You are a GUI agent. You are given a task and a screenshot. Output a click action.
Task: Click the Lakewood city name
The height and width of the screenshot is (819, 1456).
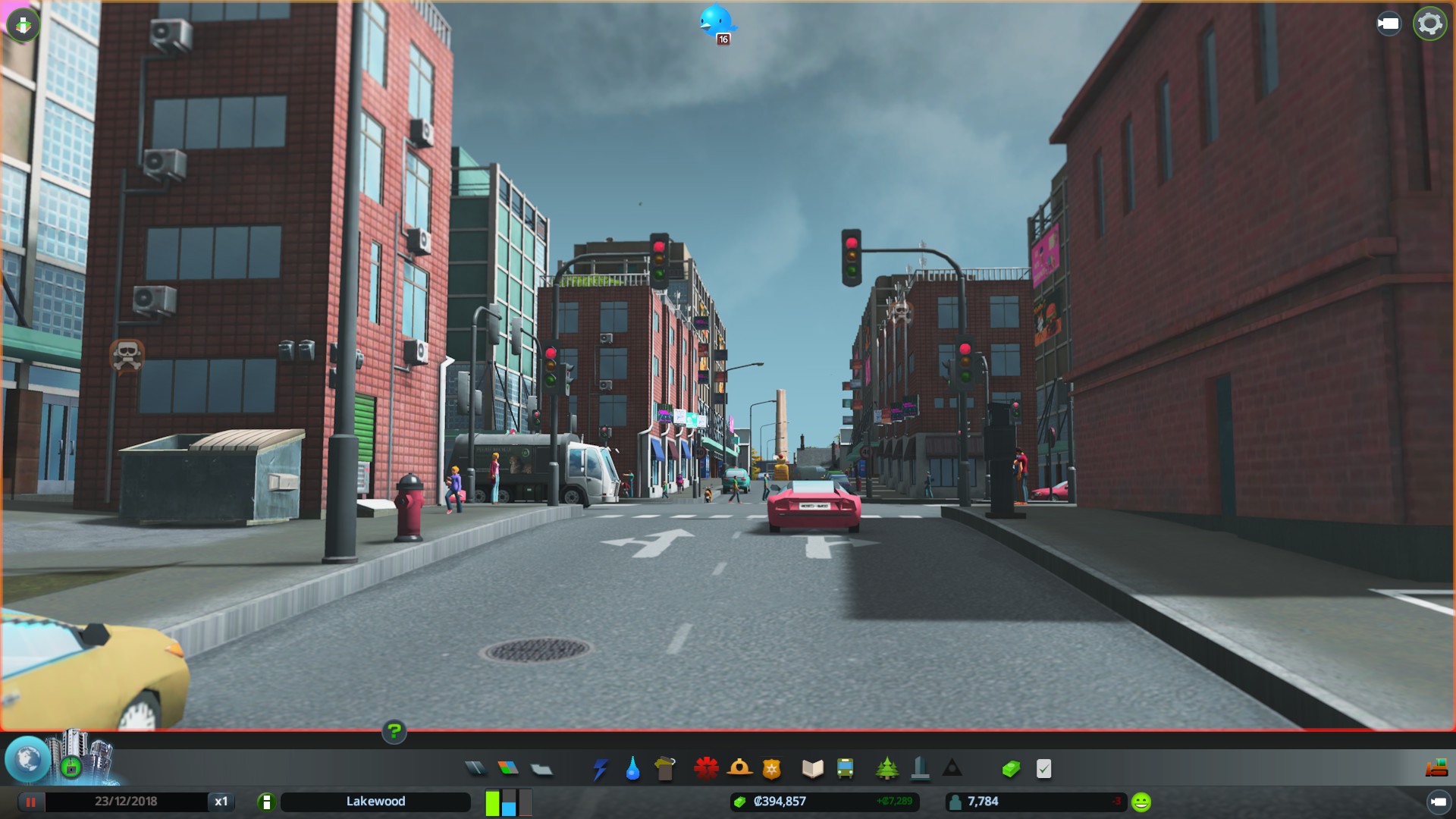pyautogui.click(x=377, y=802)
